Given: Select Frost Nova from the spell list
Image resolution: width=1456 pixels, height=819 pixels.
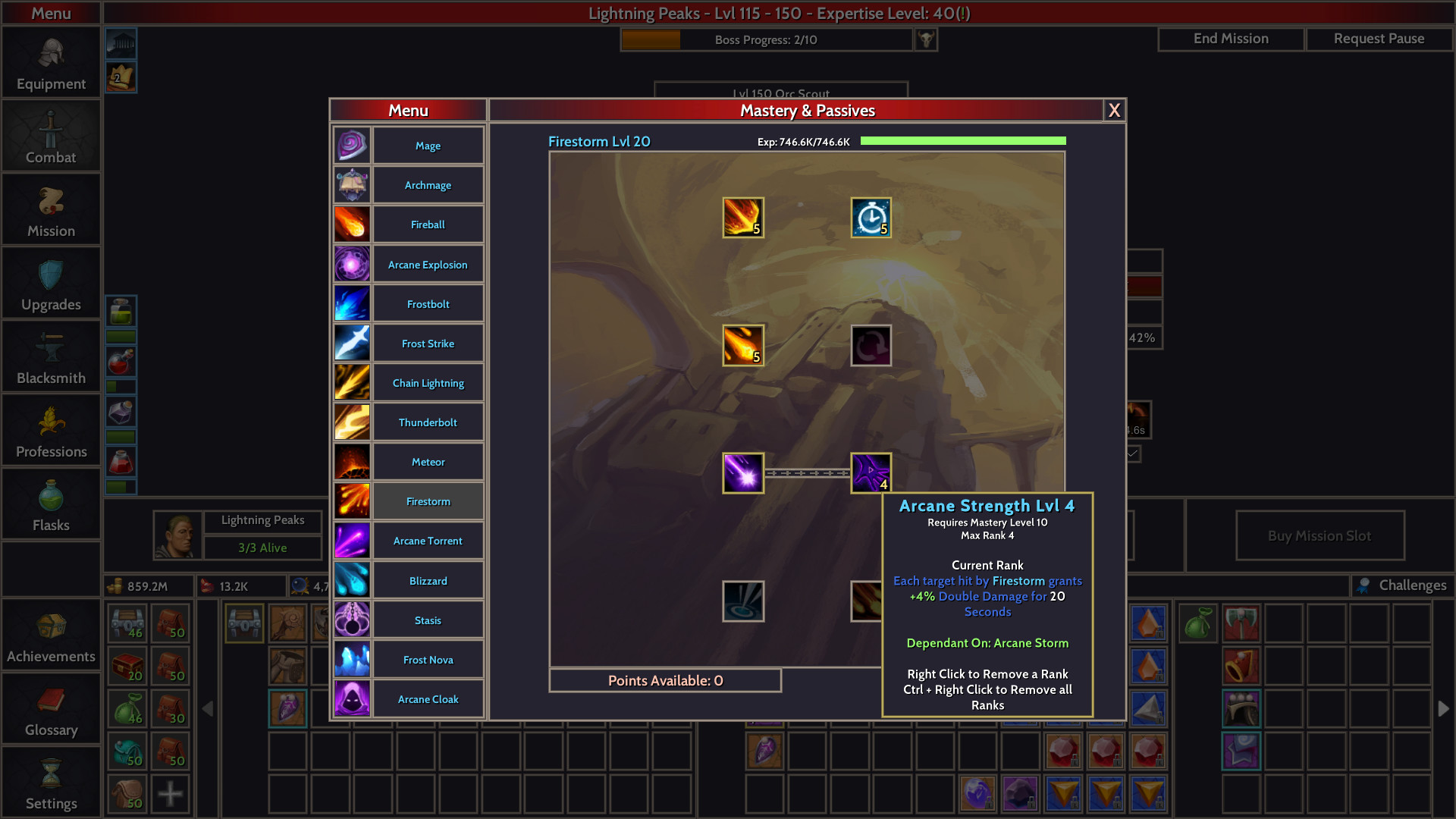Looking at the screenshot, I should (428, 660).
